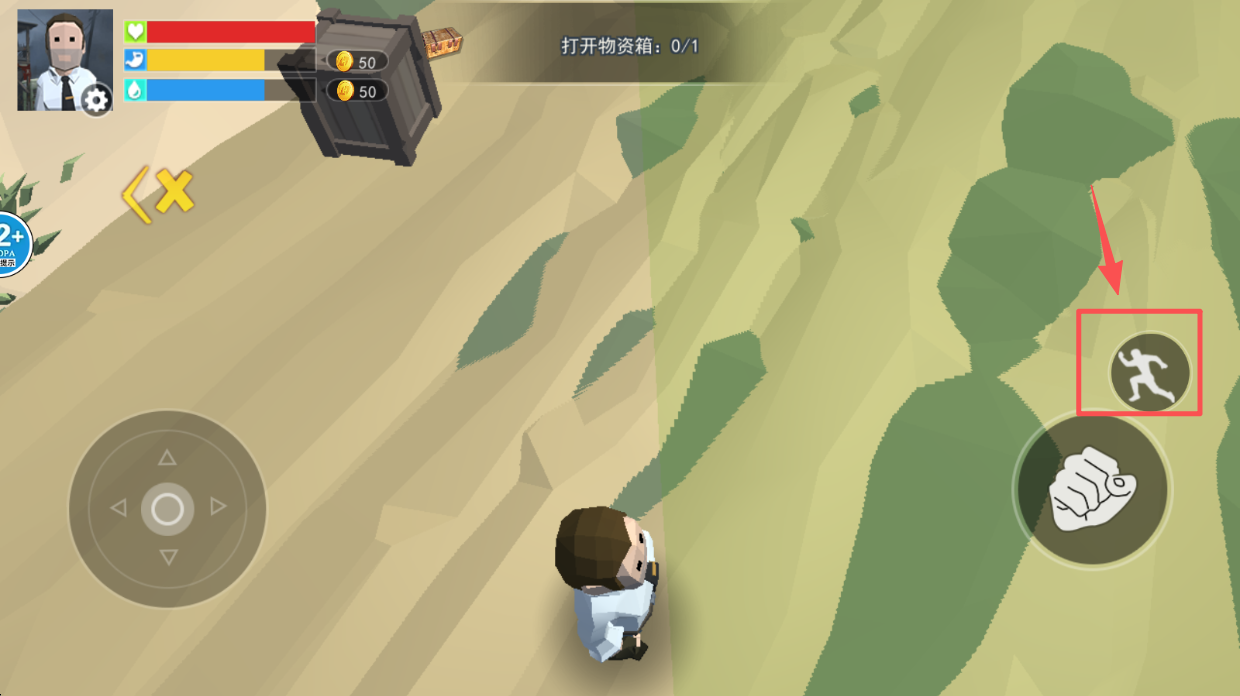Open the 12+ age rating badge
This screenshot has height=696, width=1240.
(13, 243)
